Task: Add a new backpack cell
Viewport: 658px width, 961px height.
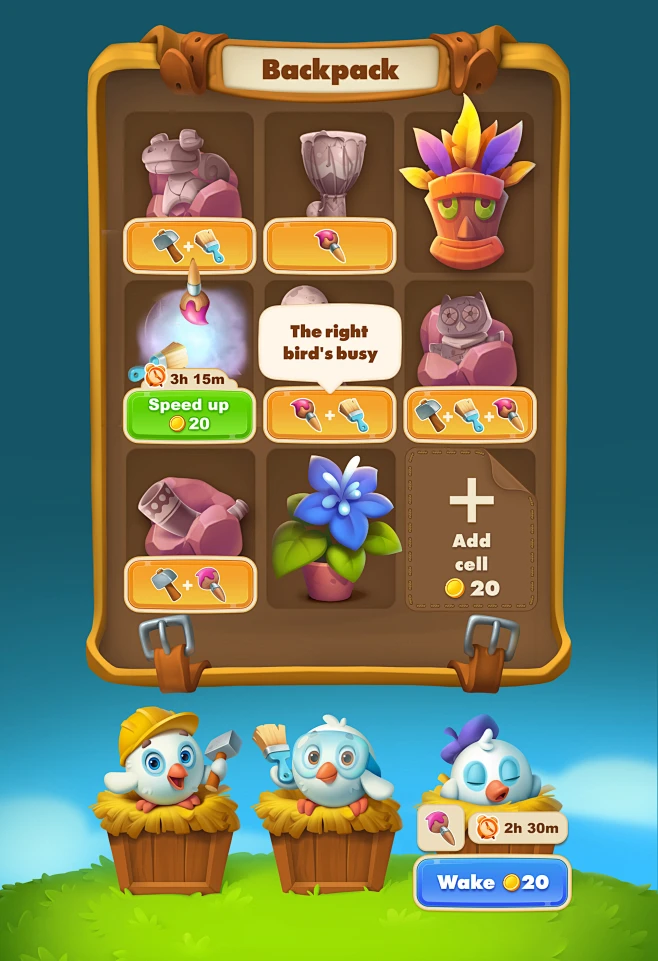Action: click(x=470, y=529)
